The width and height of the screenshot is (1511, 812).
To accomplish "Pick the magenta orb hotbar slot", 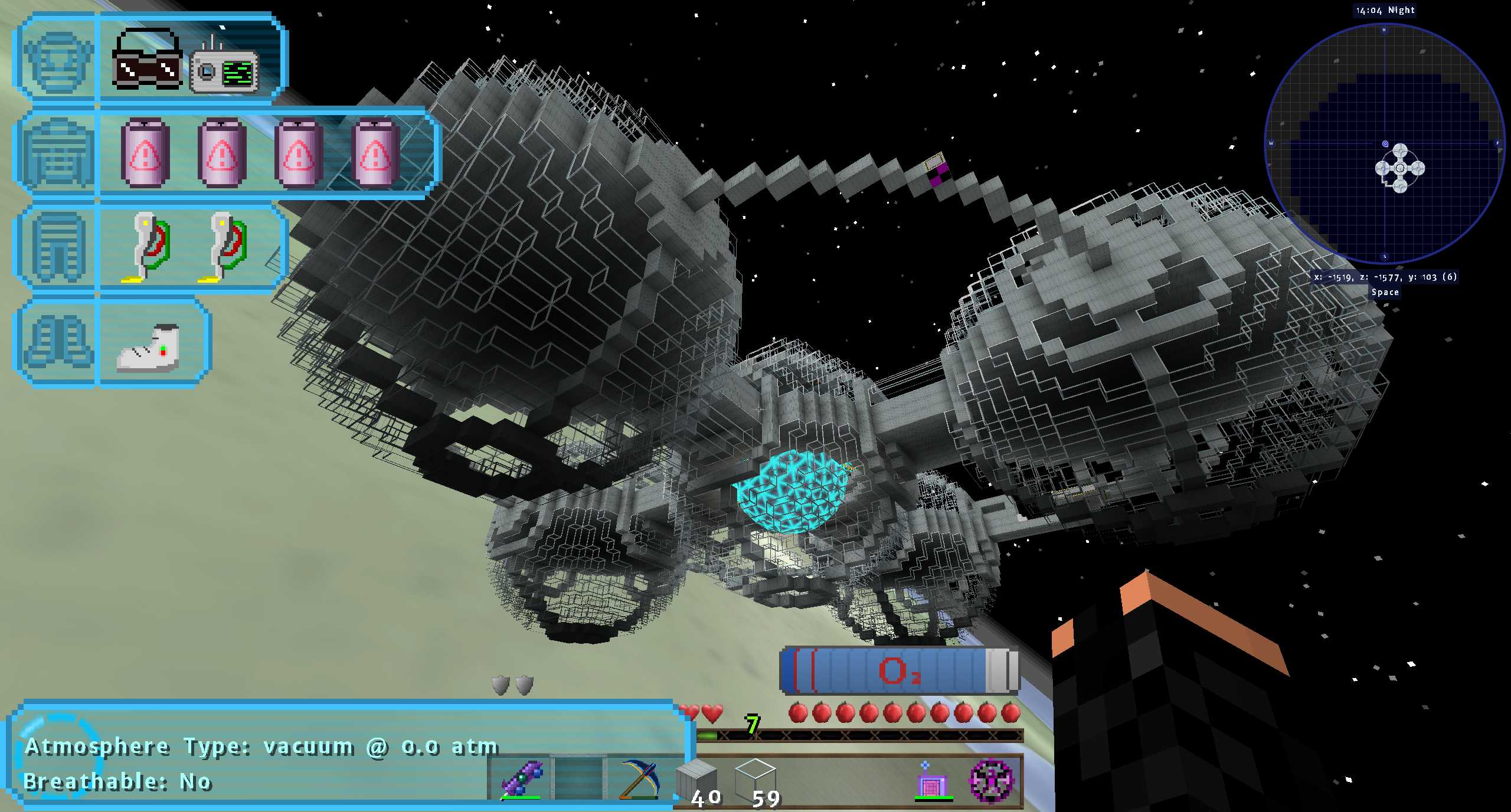I will (x=992, y=780).
